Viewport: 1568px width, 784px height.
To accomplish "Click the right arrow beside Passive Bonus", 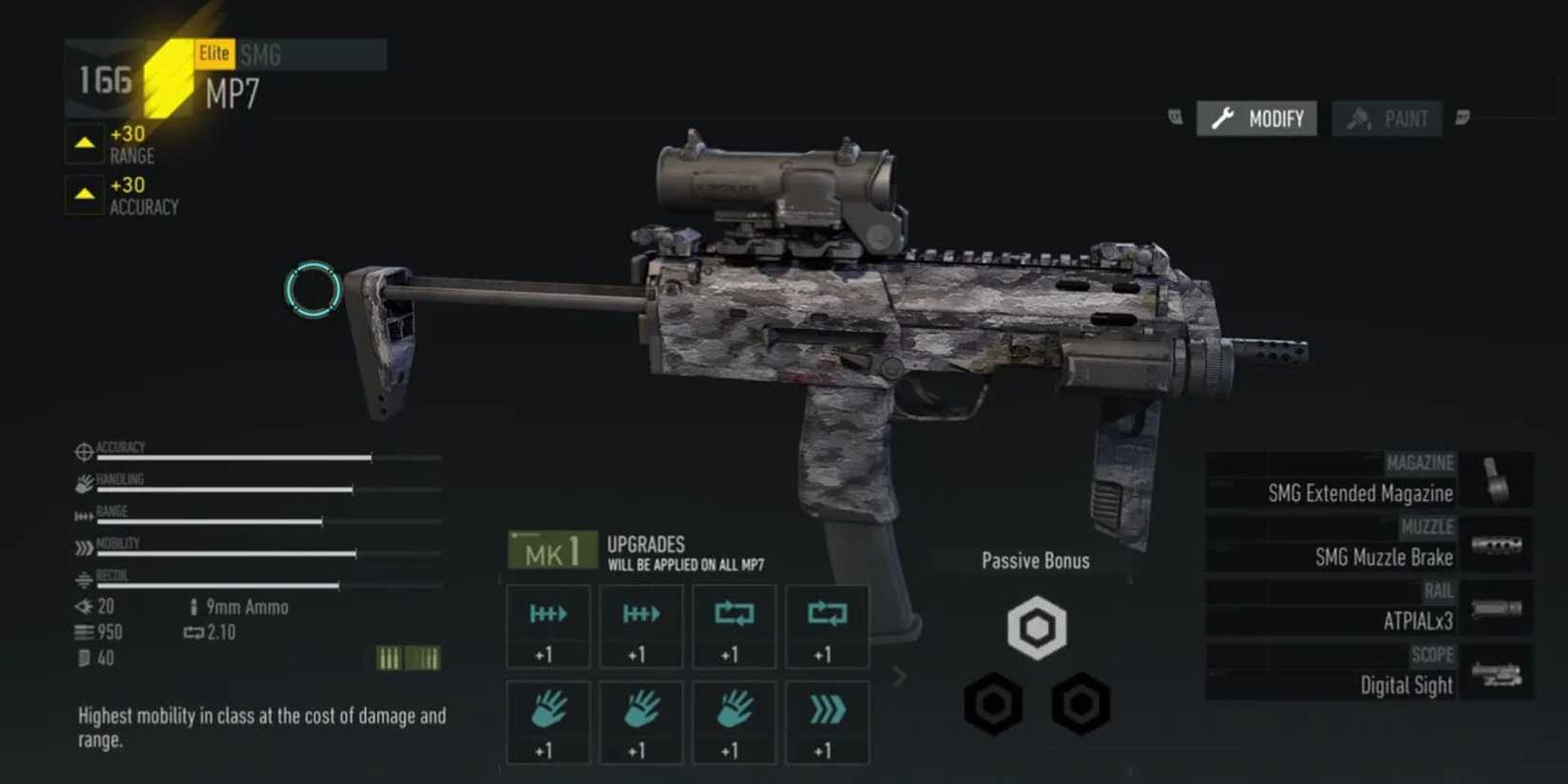I will pos(898,676).
